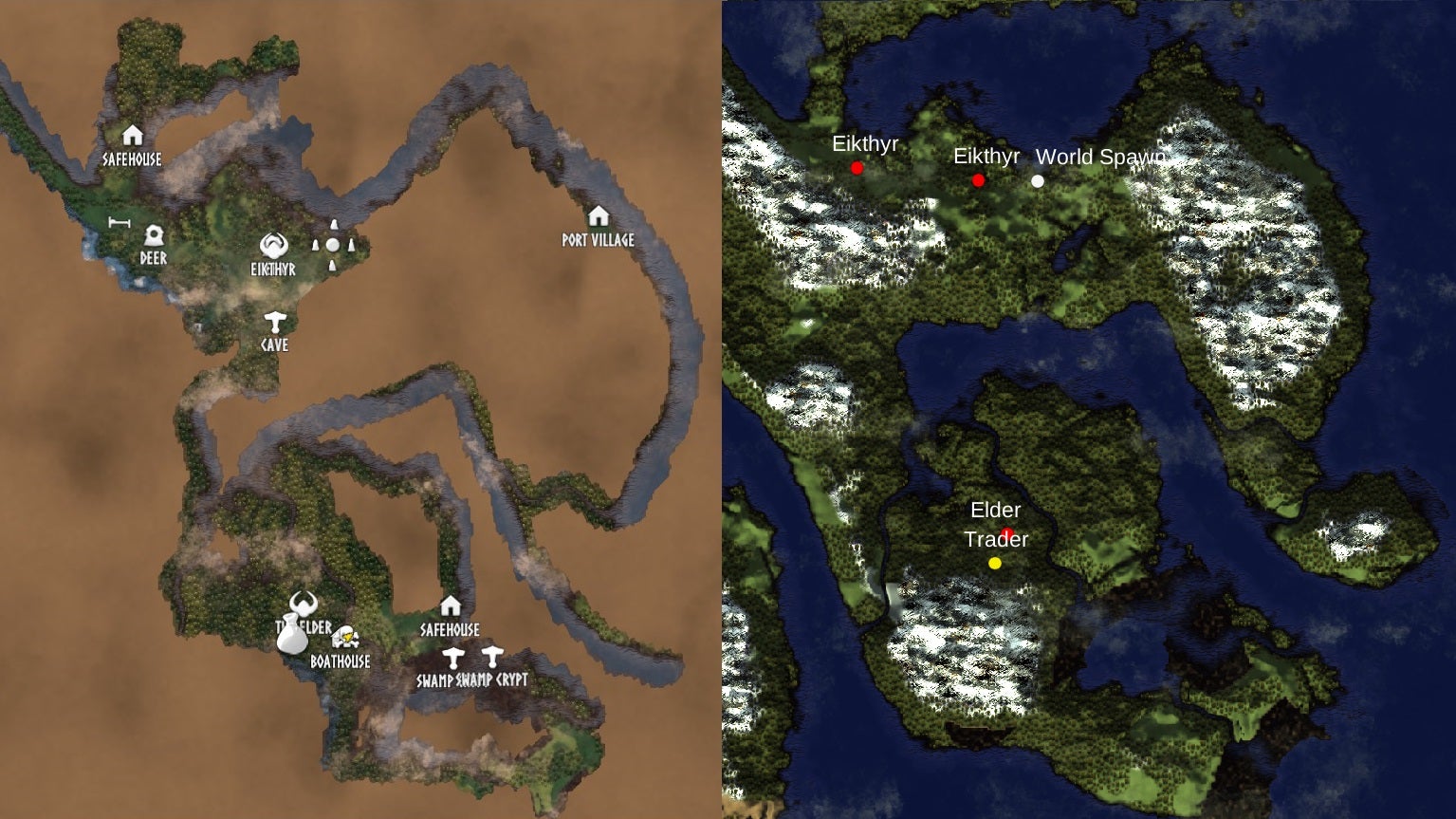
Task: Click the World Spawn text label
Action: pyautogui.click(x=1102, y=158)
